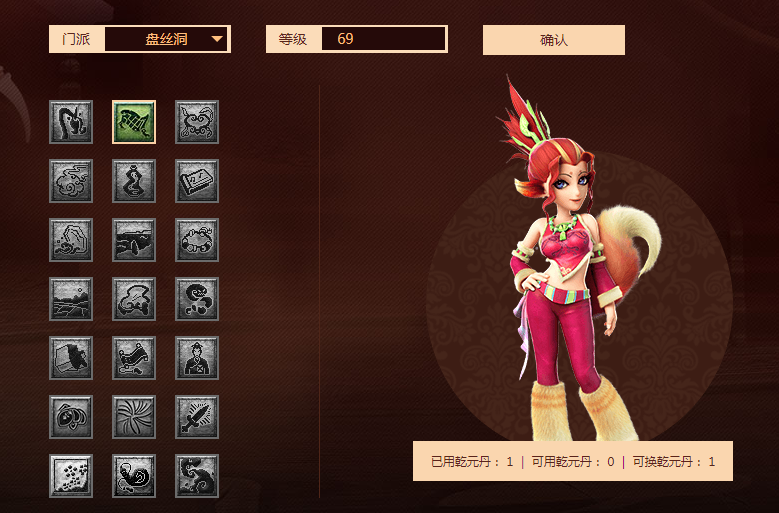Pick the music scroll skill icon
The height and width of the screenshot is (513, 779).
point(197,181)
